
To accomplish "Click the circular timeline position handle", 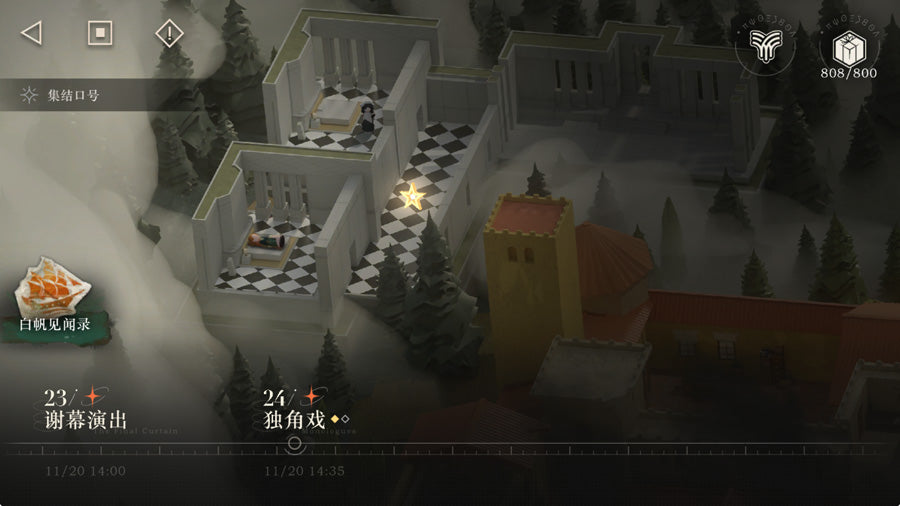I will [294, 444].
